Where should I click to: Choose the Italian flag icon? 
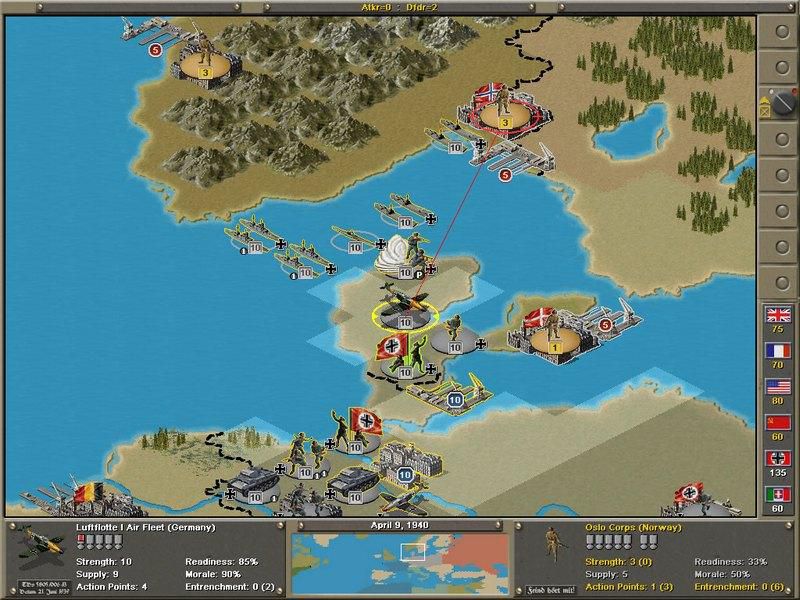778,494
